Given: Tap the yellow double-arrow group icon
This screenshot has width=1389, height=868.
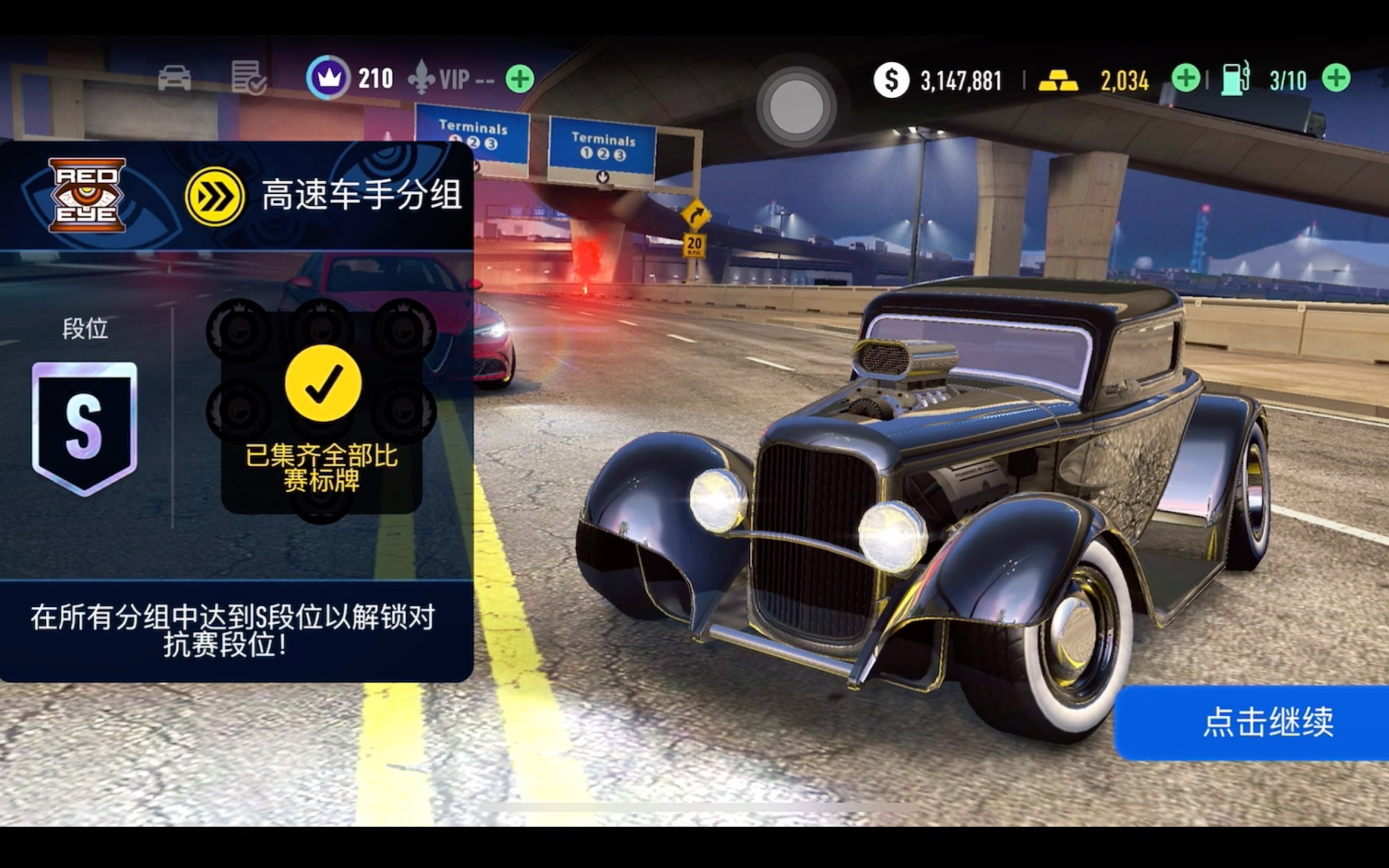Looking at the screenshot, I should (x=215, y=196).
